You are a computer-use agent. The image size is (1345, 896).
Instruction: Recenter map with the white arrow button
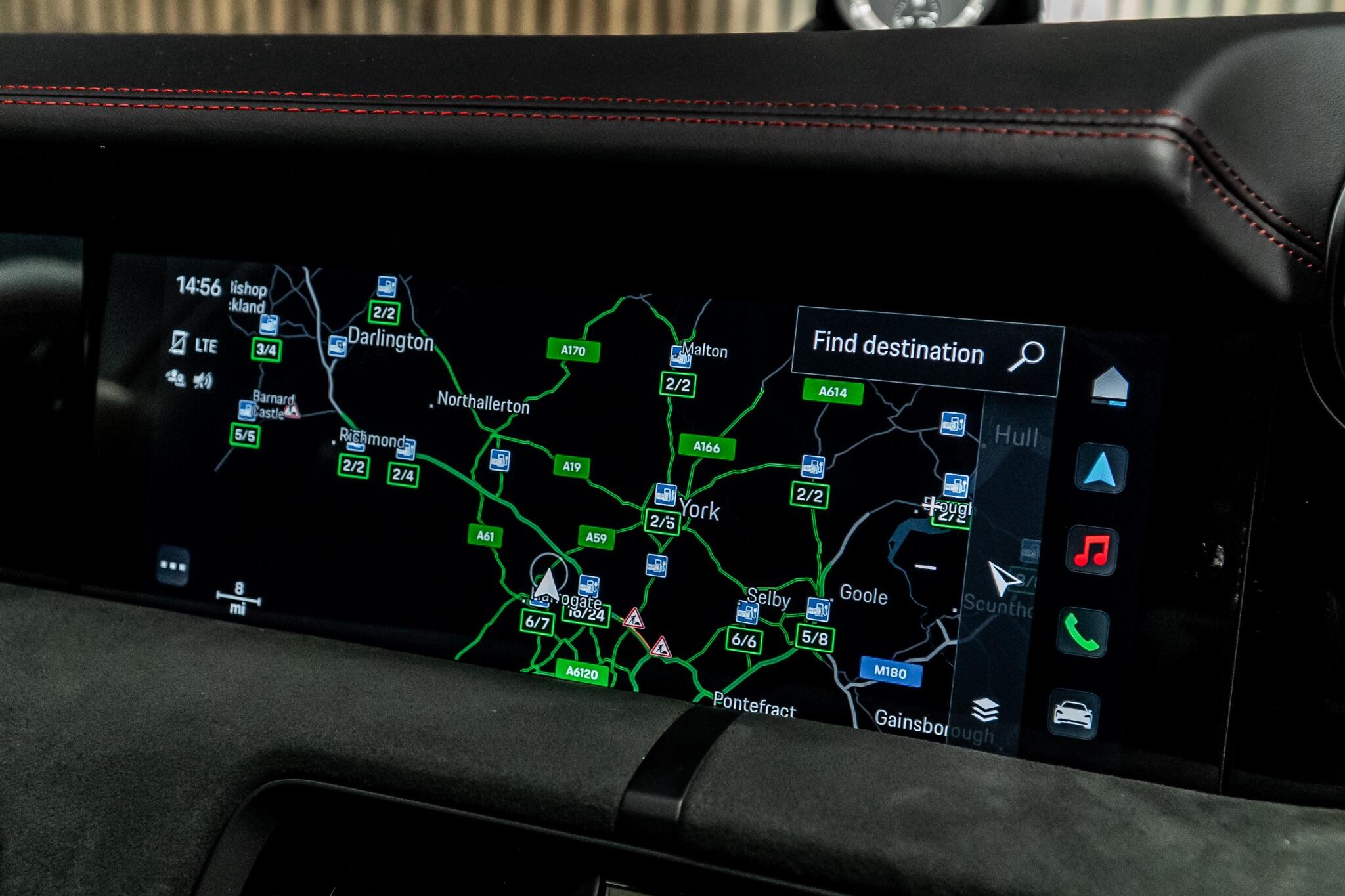[x=1003, y=579]
